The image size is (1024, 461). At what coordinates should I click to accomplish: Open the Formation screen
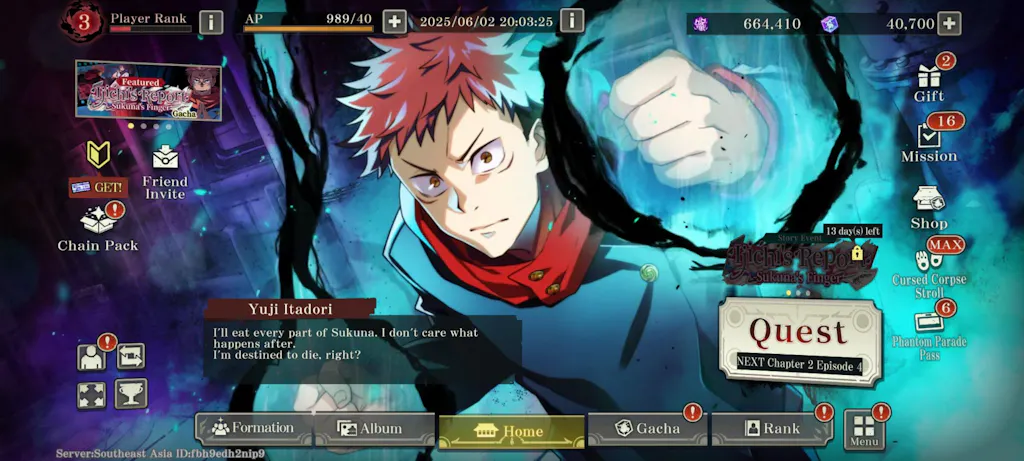click(254, 429)
